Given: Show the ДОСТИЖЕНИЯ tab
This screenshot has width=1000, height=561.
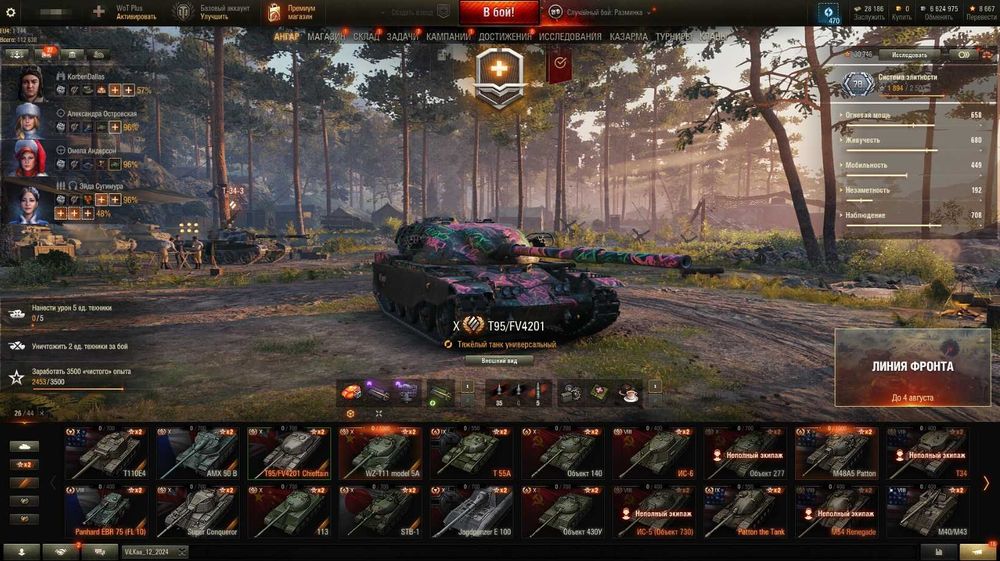Looking at the screenshot, I should (505, 36).
